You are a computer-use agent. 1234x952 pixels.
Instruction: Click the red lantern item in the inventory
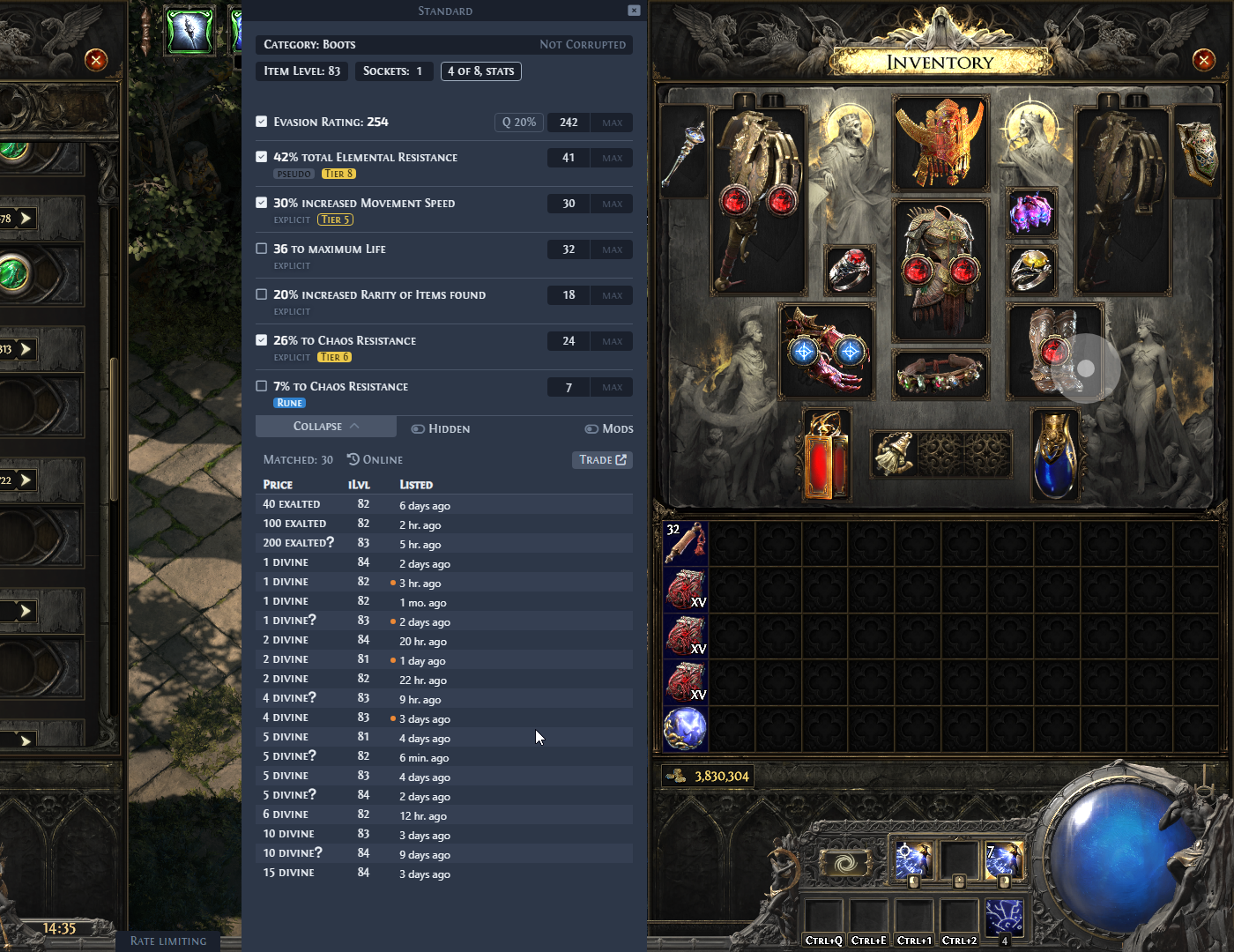click(825, 454)
